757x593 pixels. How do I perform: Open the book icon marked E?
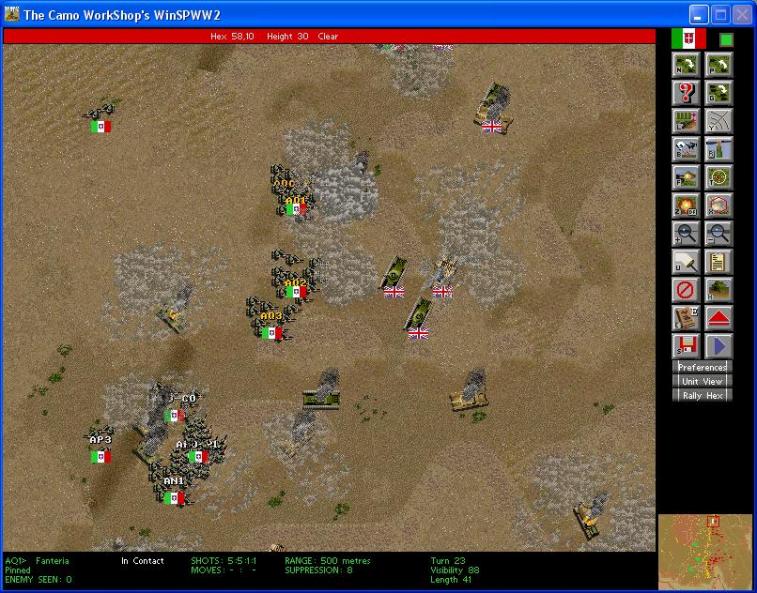[x=687, y=318]
